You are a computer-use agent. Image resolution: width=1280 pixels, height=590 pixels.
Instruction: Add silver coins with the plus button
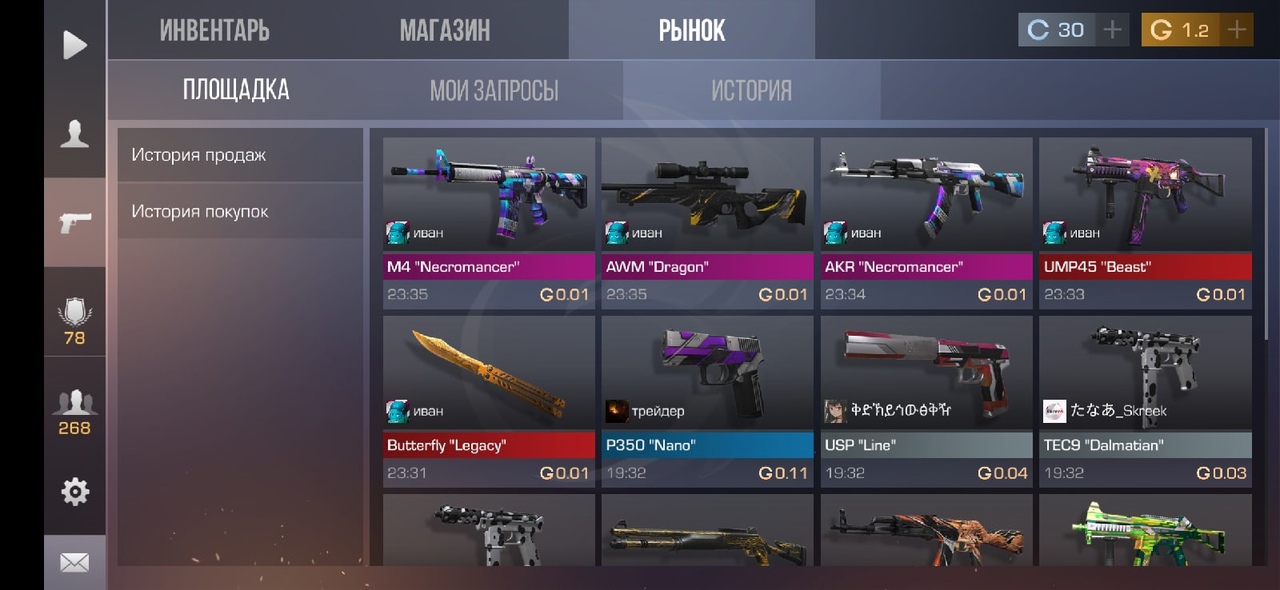(1112, 30)
